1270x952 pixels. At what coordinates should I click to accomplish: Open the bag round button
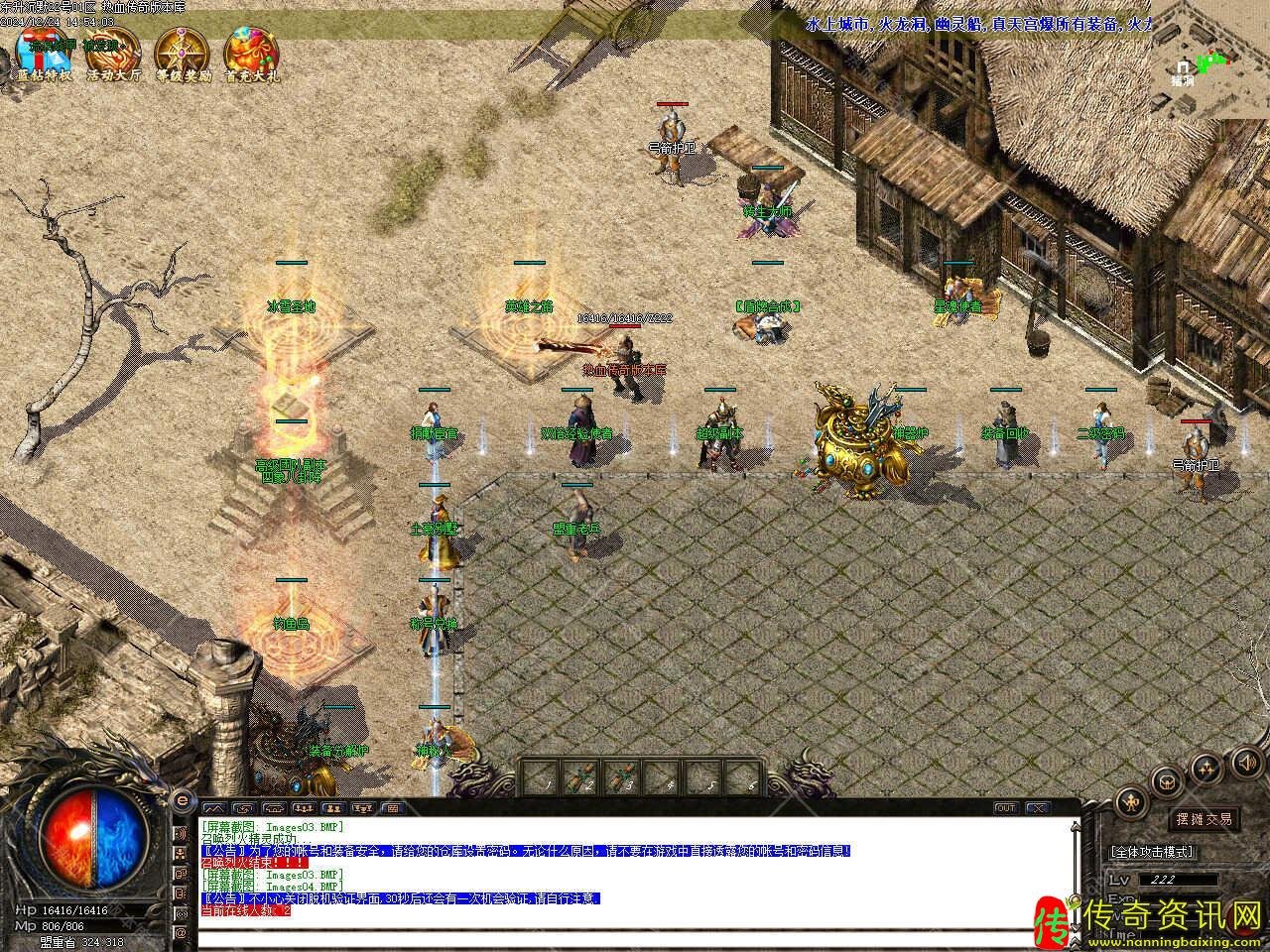(1167, 780)
